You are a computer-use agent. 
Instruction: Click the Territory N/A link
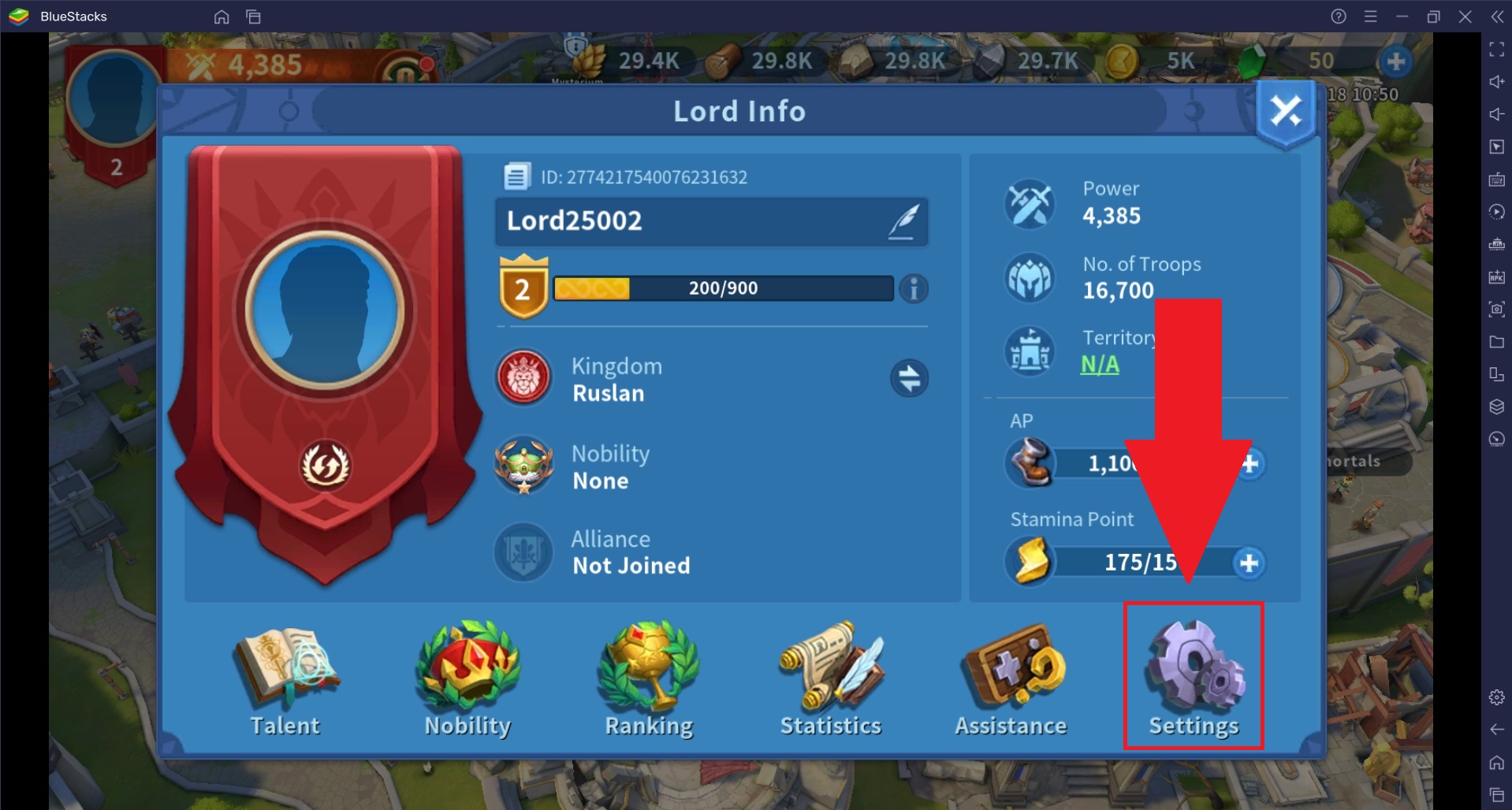[1101, 364]
